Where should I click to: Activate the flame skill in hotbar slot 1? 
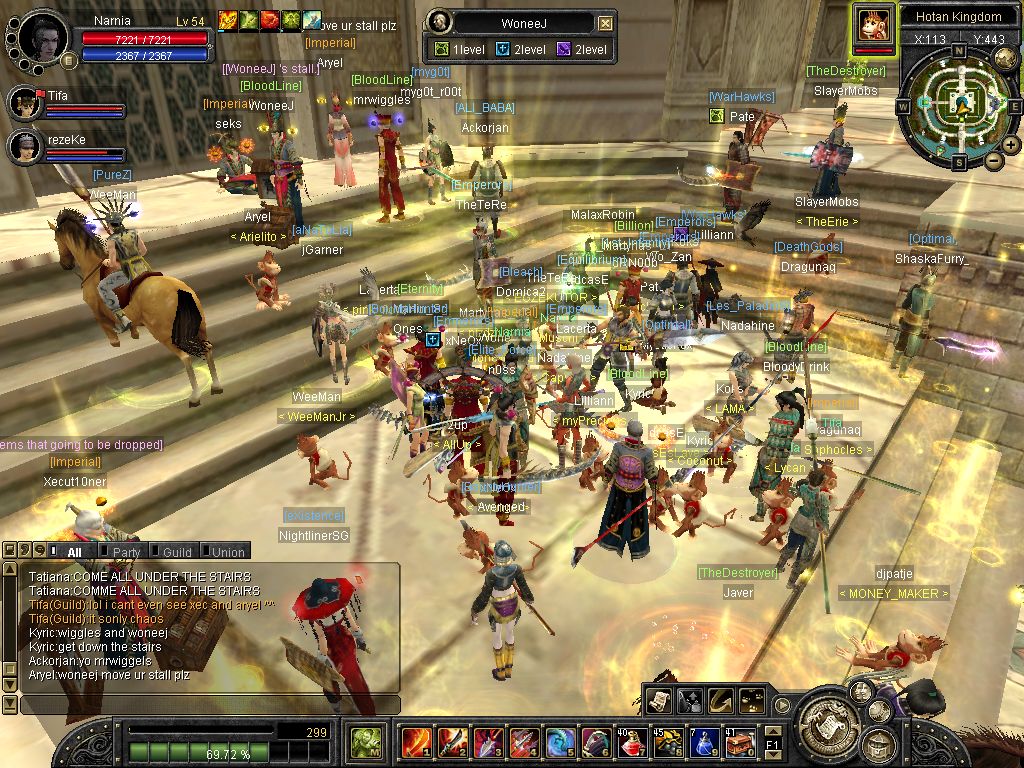(x=416, y=742)
